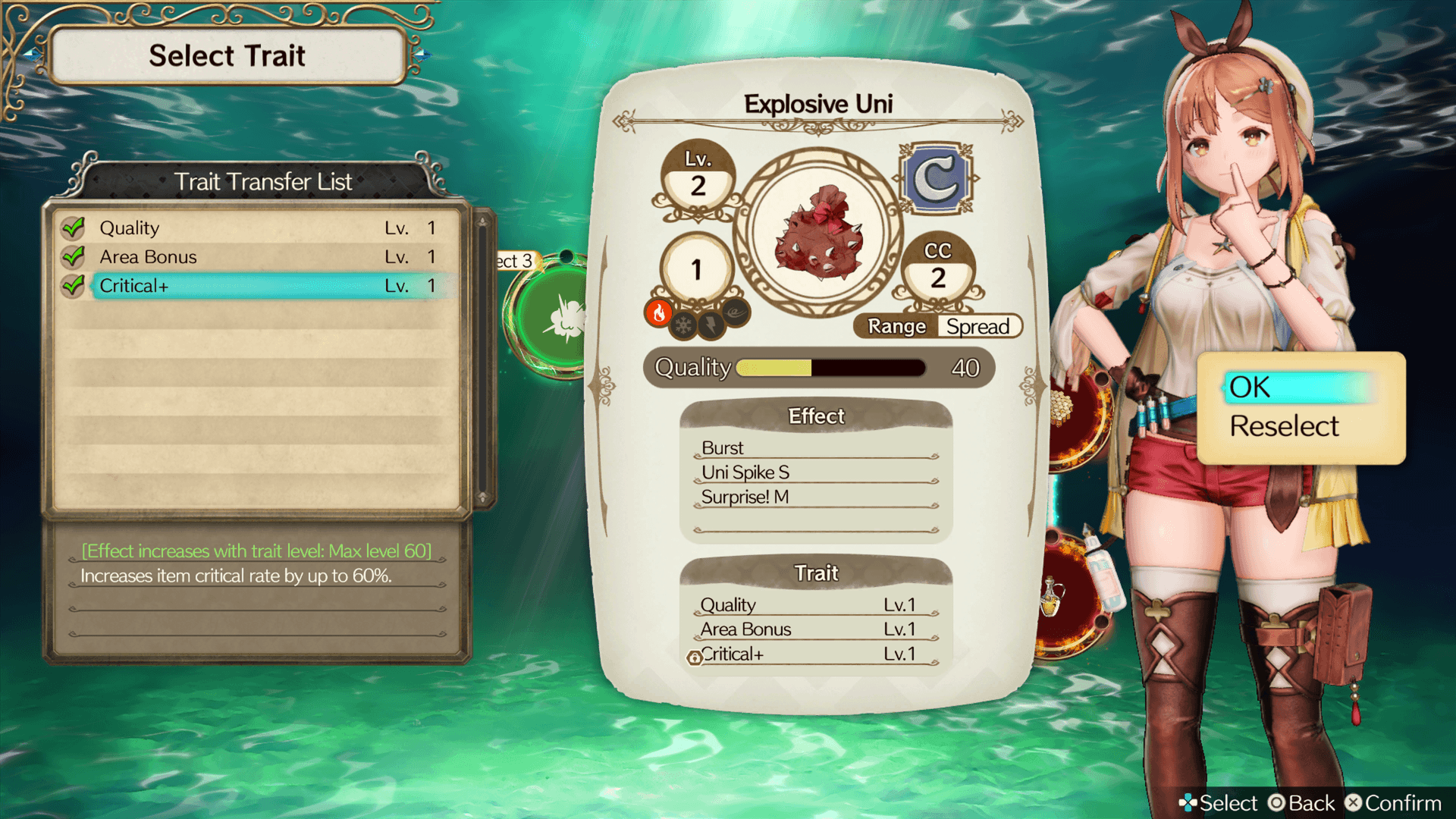This screenshot has height=819, width=1456.
Task: Confirm with the OK option
Action: tap(1297, 388)
